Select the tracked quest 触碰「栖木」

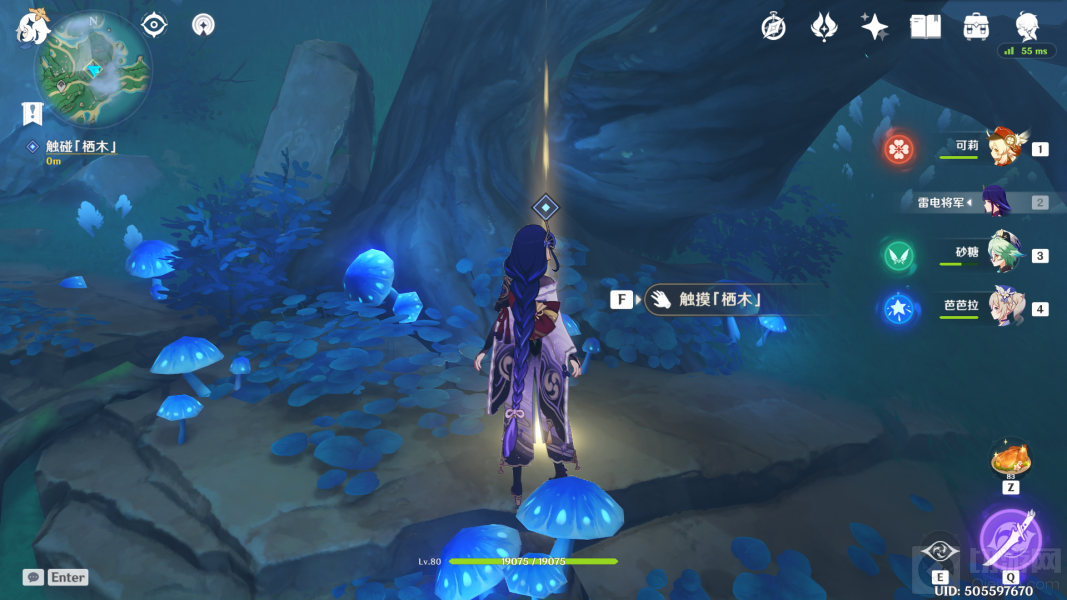coord(81,147)
